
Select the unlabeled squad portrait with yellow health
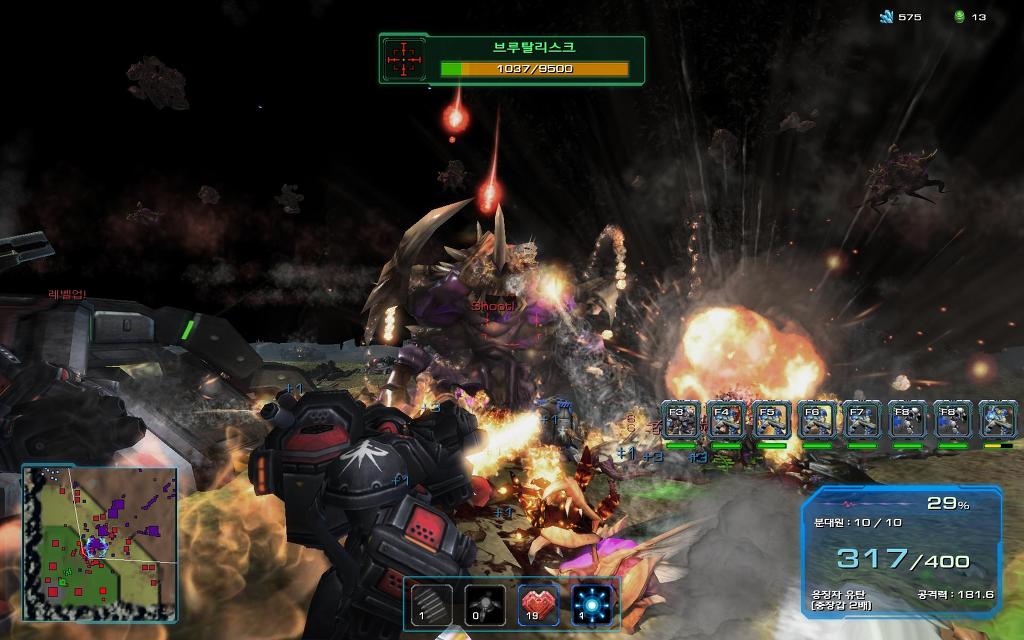[998, 420]
